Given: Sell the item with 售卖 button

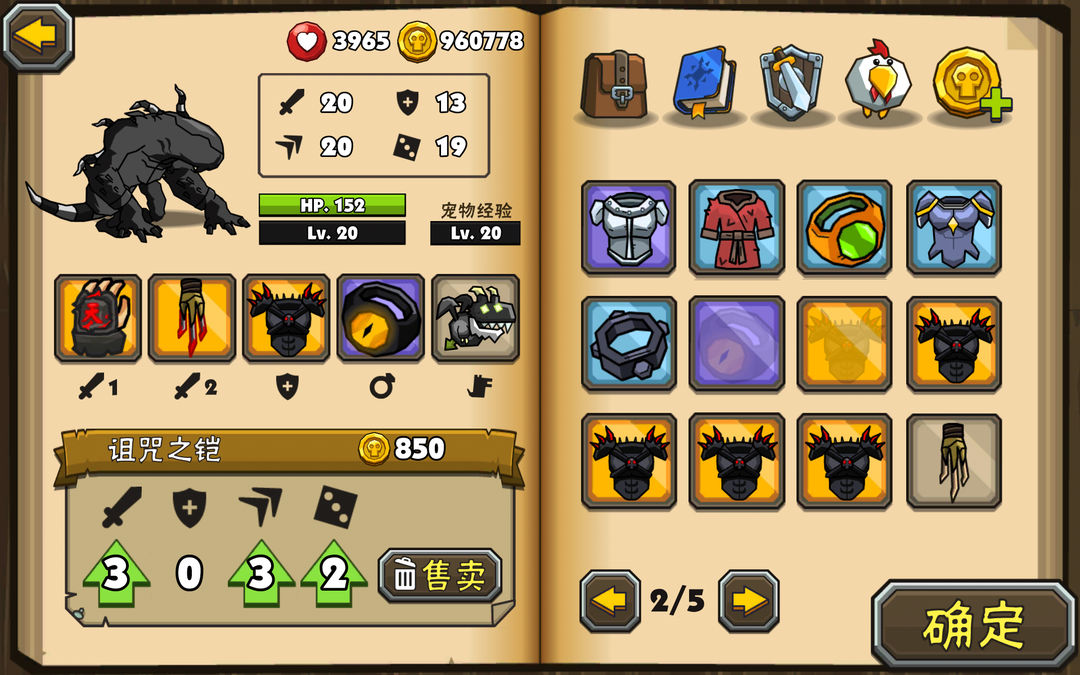Looking at the screenshot, I should click(440, 575).
